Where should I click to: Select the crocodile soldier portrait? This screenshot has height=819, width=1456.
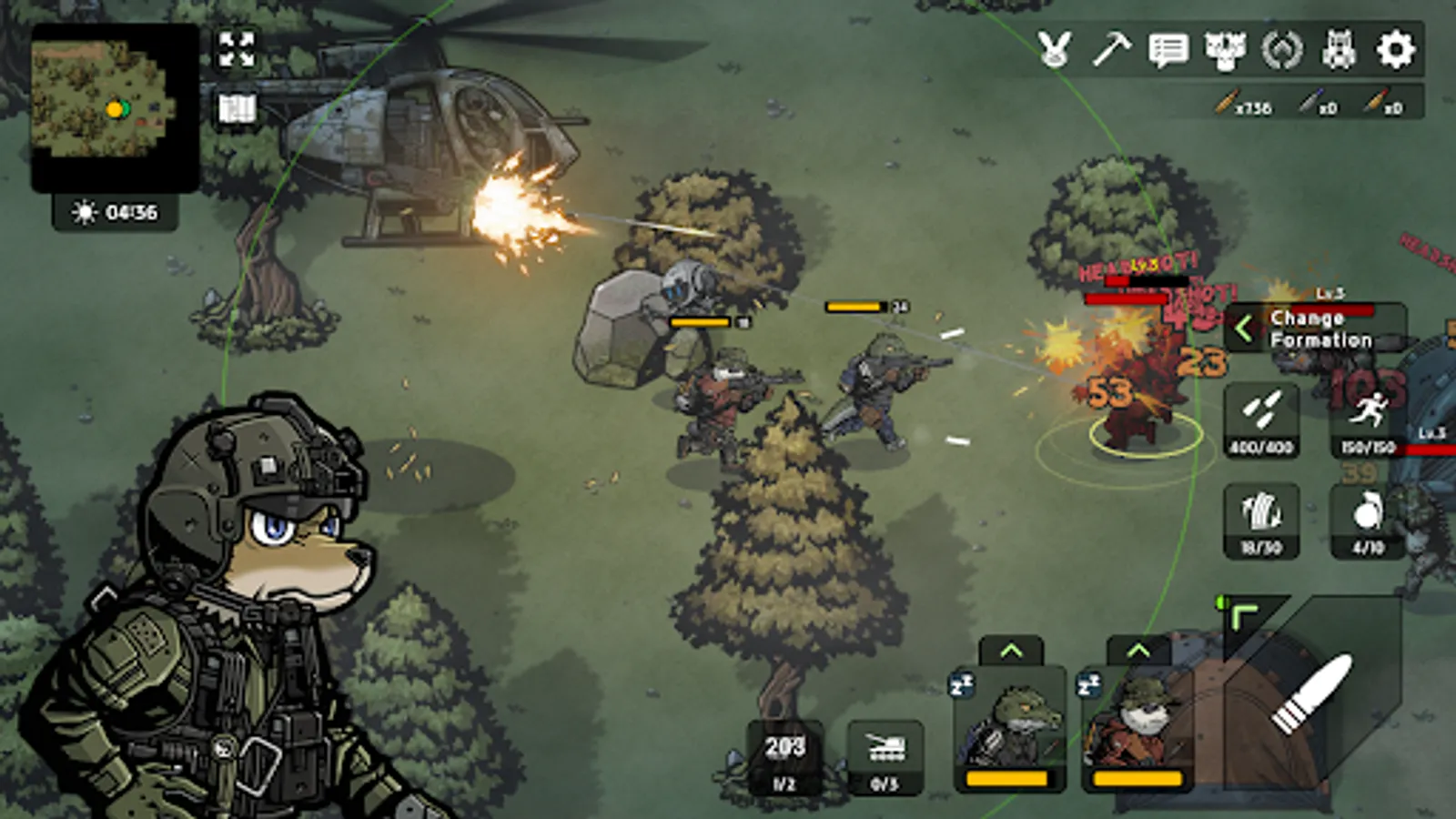pos(1009,728)
